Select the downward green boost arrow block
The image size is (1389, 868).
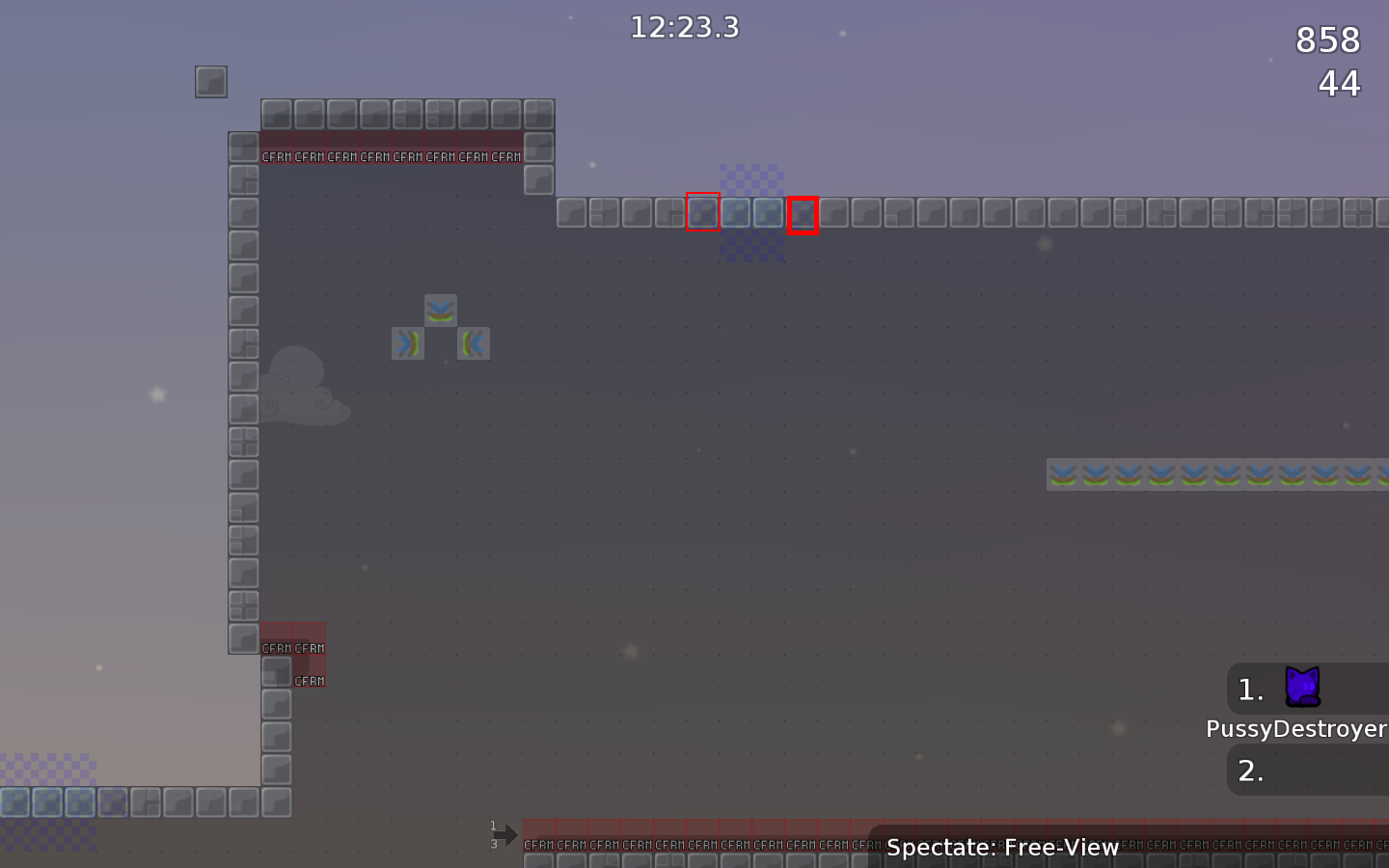[441, 310]
